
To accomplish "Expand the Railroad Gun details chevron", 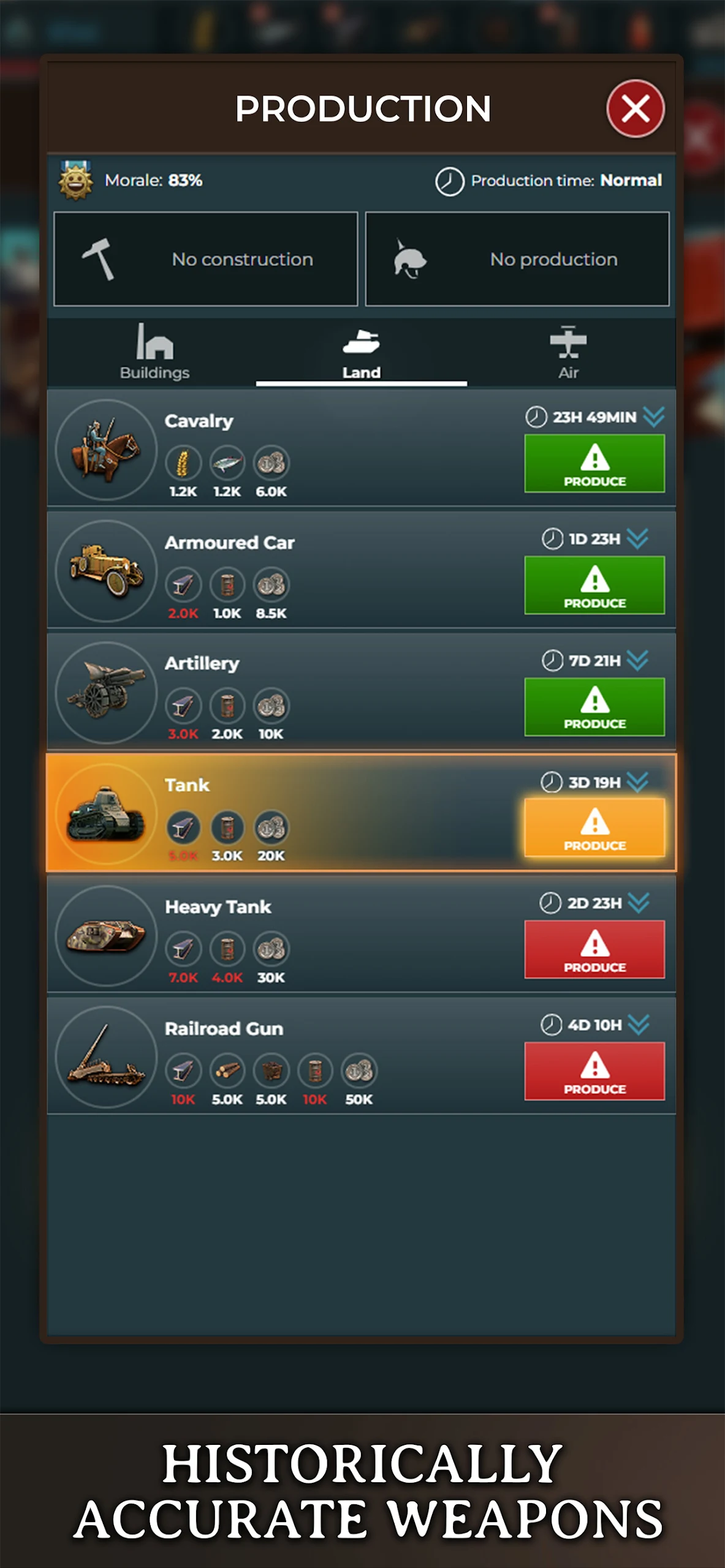I will tap(639, 1024).
